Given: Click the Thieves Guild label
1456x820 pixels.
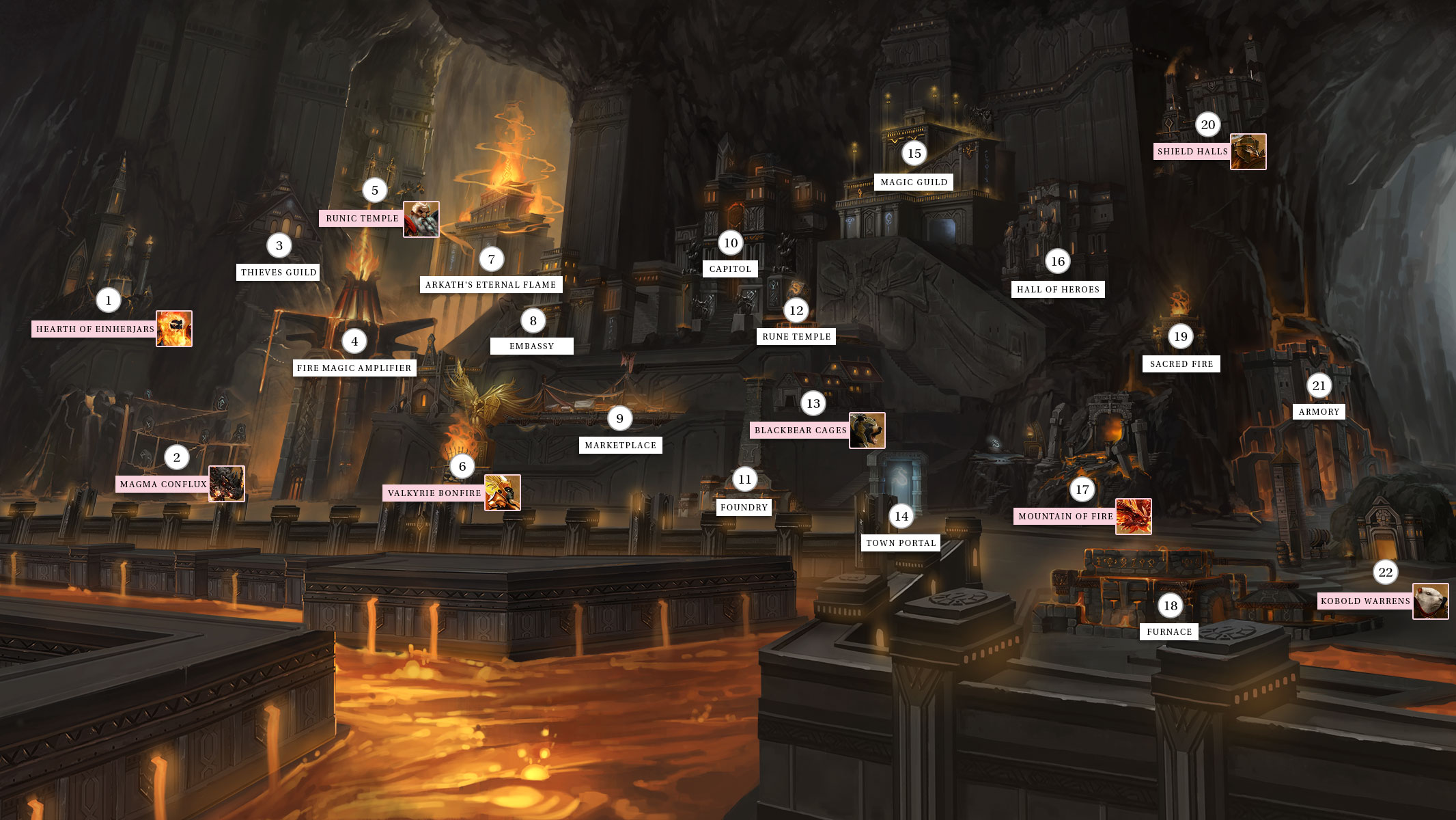Looking at the screenshot, I should [279, 273].
